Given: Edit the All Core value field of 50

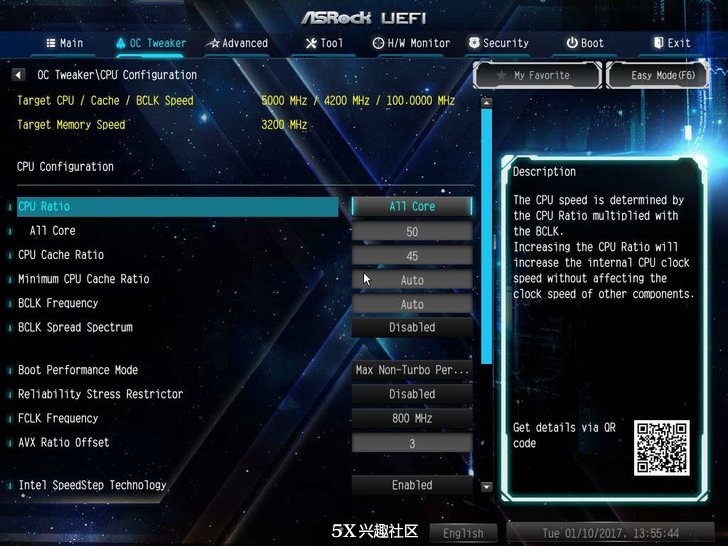Looking at the screenshot, I should point(411,231).
